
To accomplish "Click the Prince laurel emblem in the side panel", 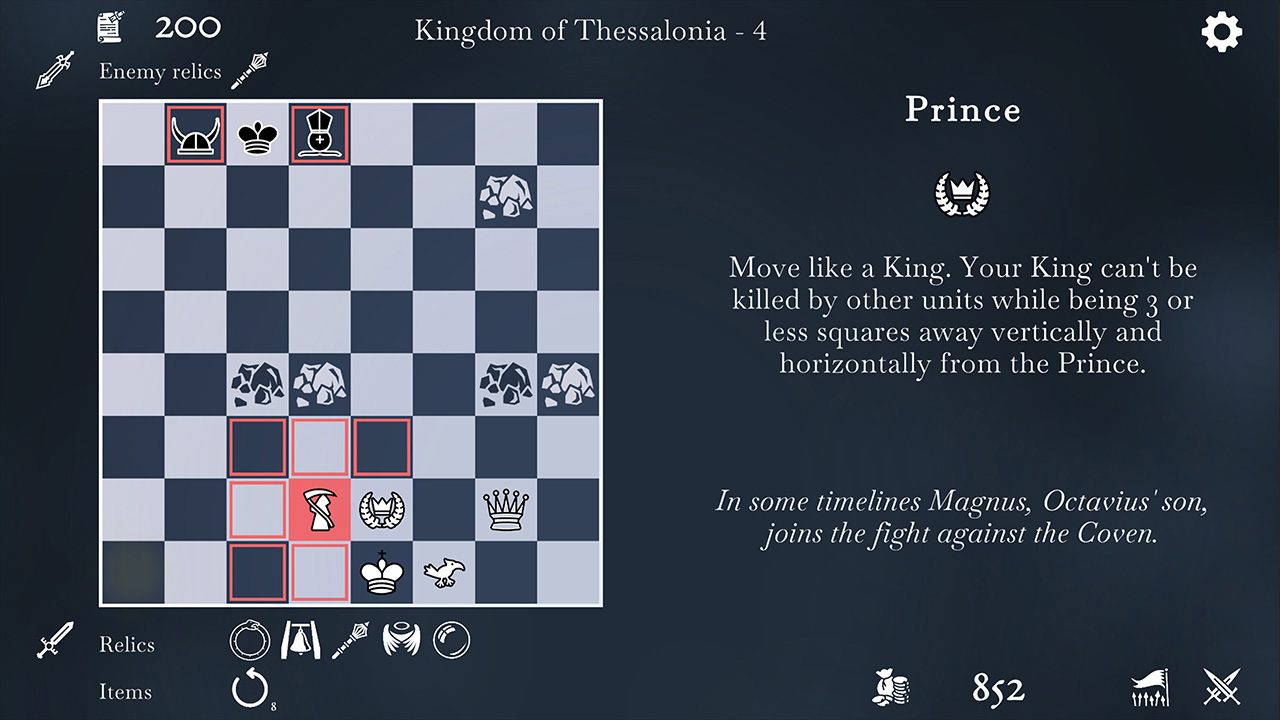I will click(961, 193).
